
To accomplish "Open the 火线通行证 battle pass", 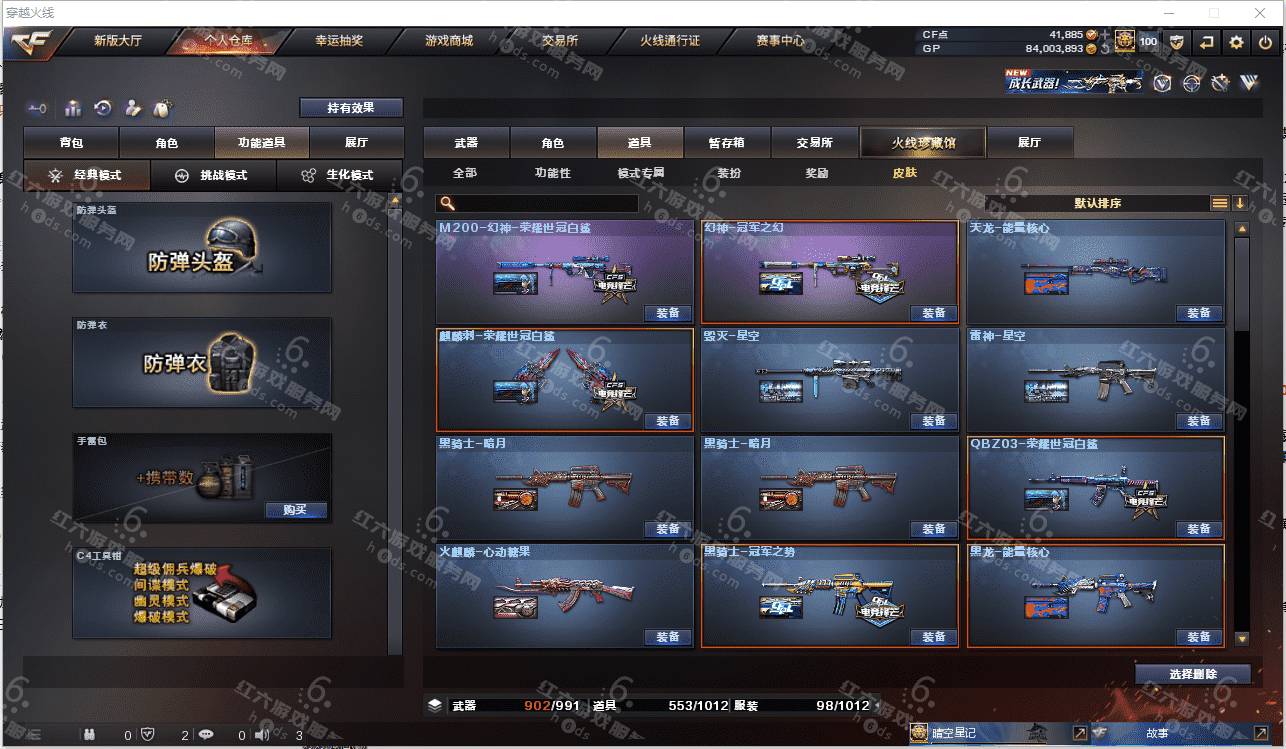I will pyautogui.click(x=669, y=41).
